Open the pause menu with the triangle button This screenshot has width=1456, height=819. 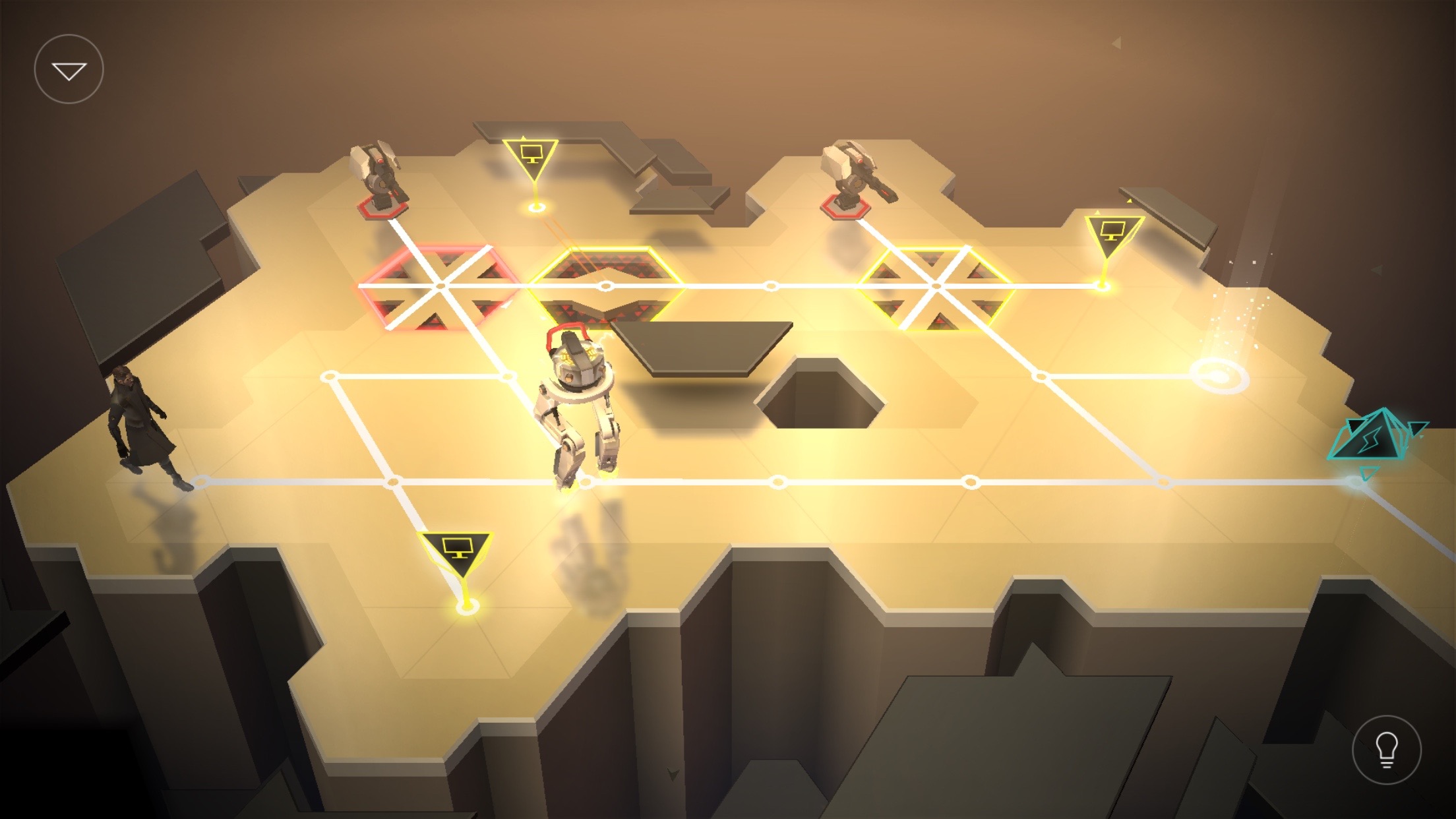(x=69, y=69)
